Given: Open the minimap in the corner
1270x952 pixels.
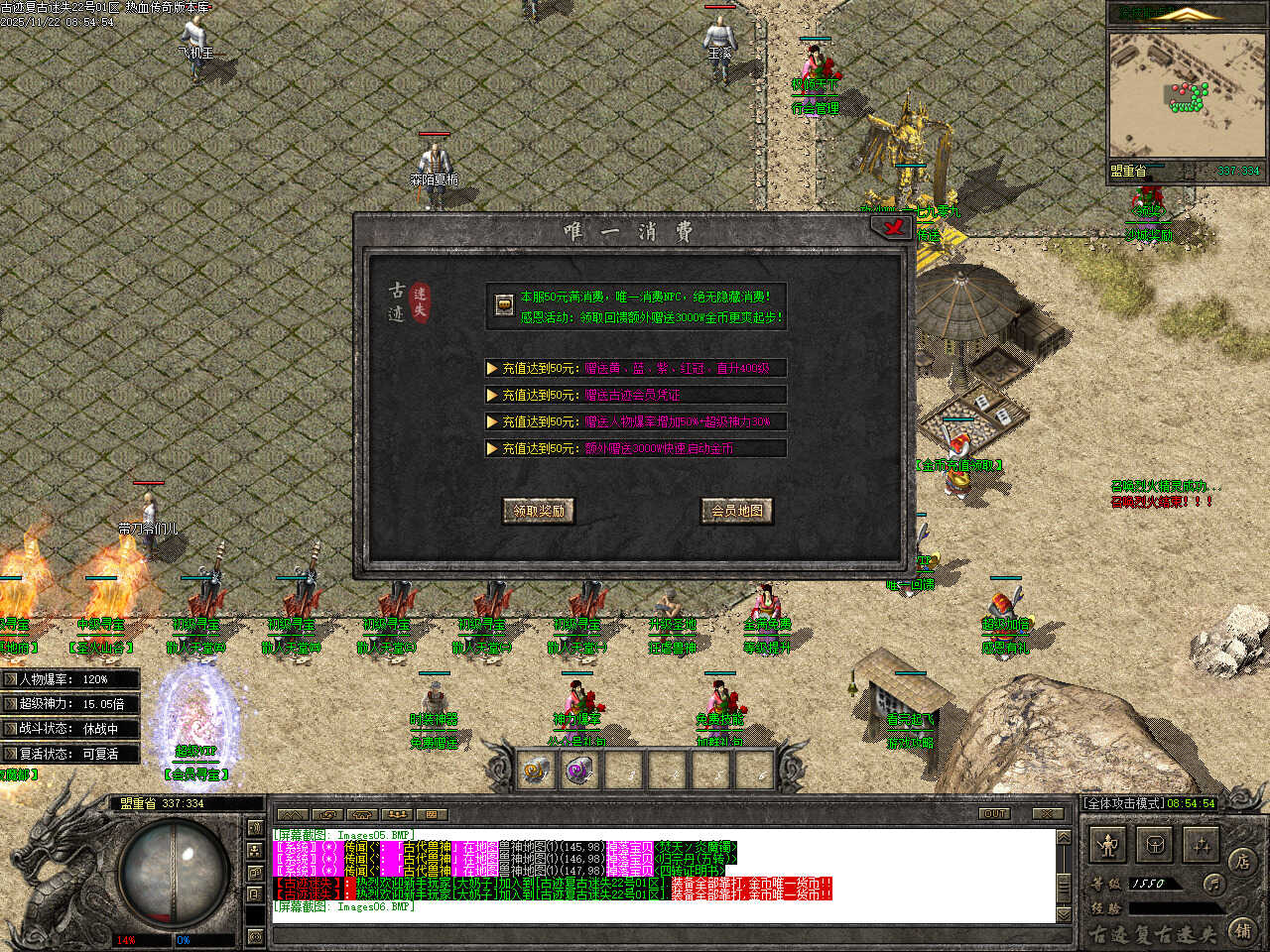Looking at the screenshot, I should coord(1187,94).
